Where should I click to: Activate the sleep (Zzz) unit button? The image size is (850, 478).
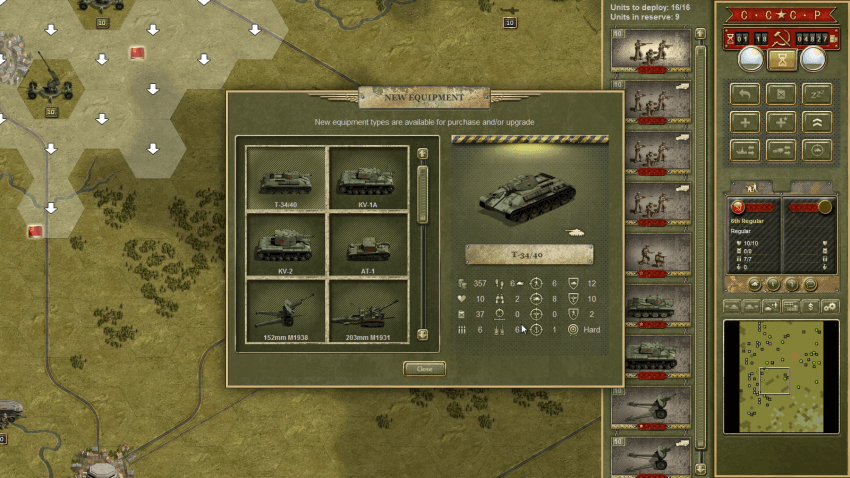(x=816, y=94)
